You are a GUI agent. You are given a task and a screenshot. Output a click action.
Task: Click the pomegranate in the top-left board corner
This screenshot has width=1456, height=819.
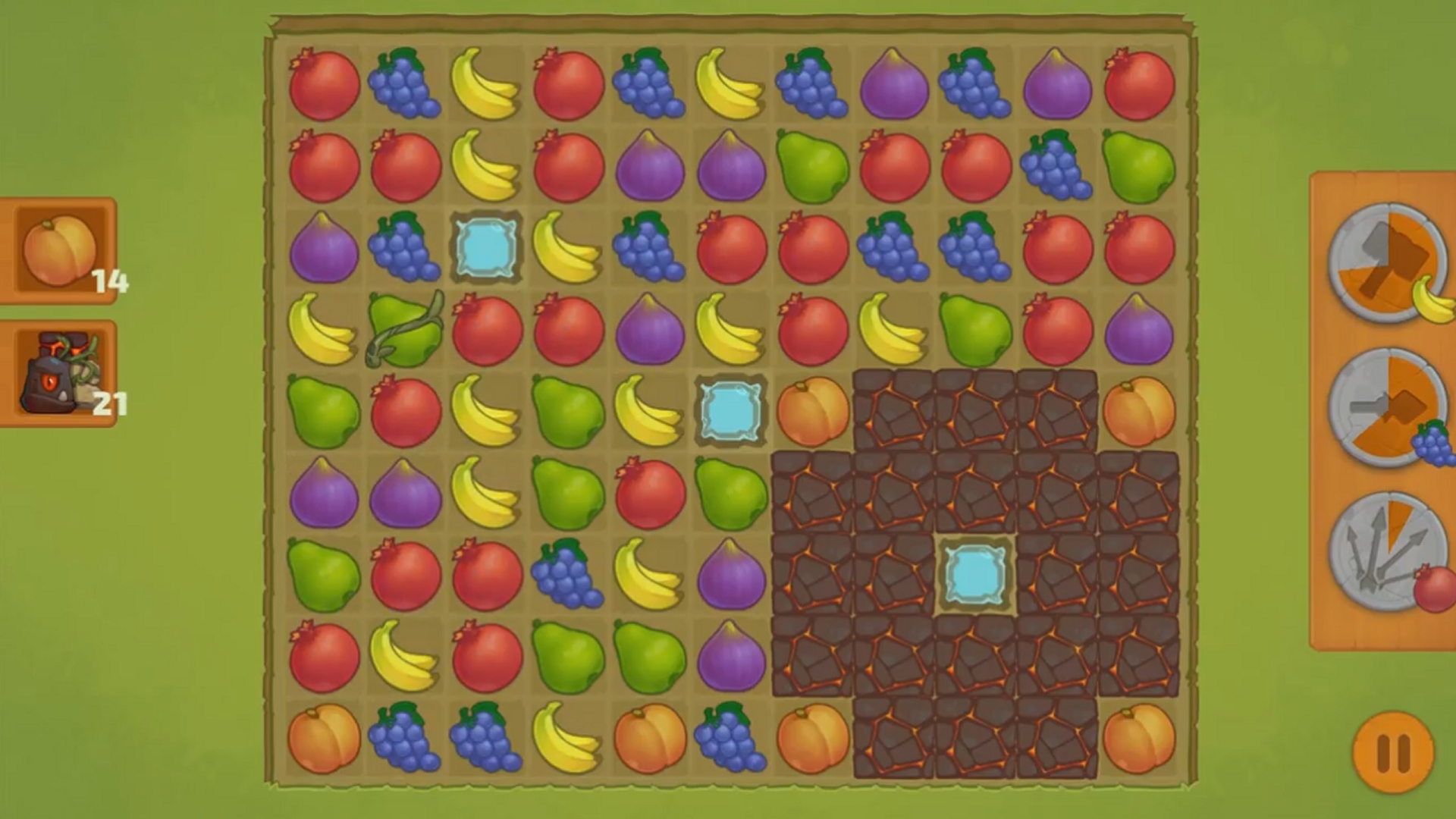tap(323, 85)
